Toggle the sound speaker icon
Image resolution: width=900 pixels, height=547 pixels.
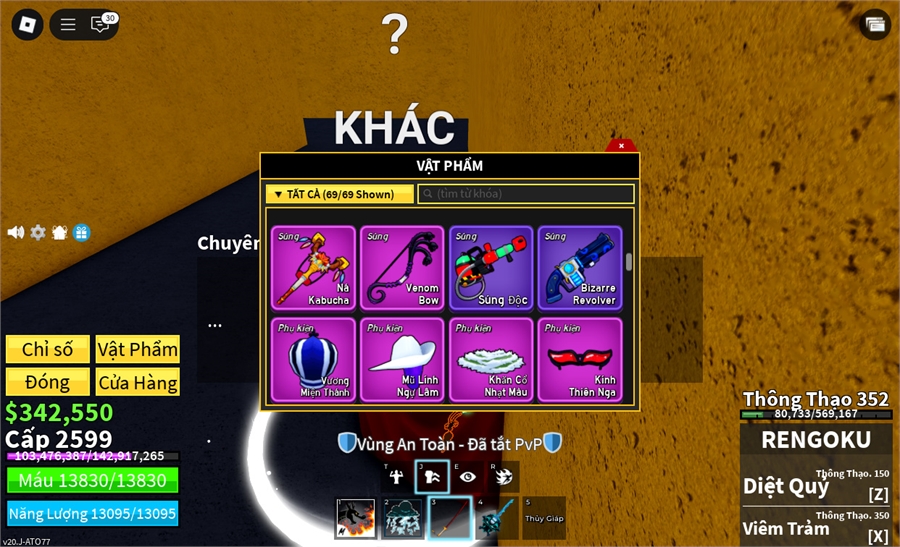click(16, 232)
